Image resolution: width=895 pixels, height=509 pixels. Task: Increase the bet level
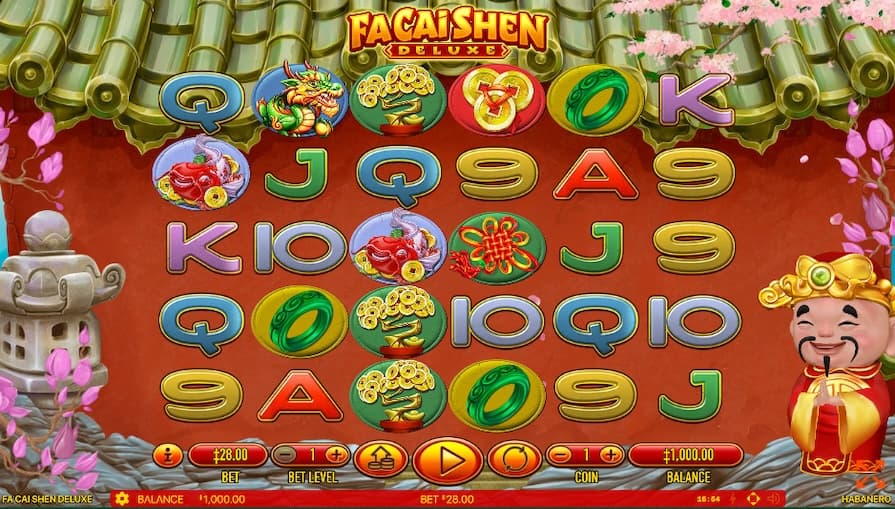point(335,455)
